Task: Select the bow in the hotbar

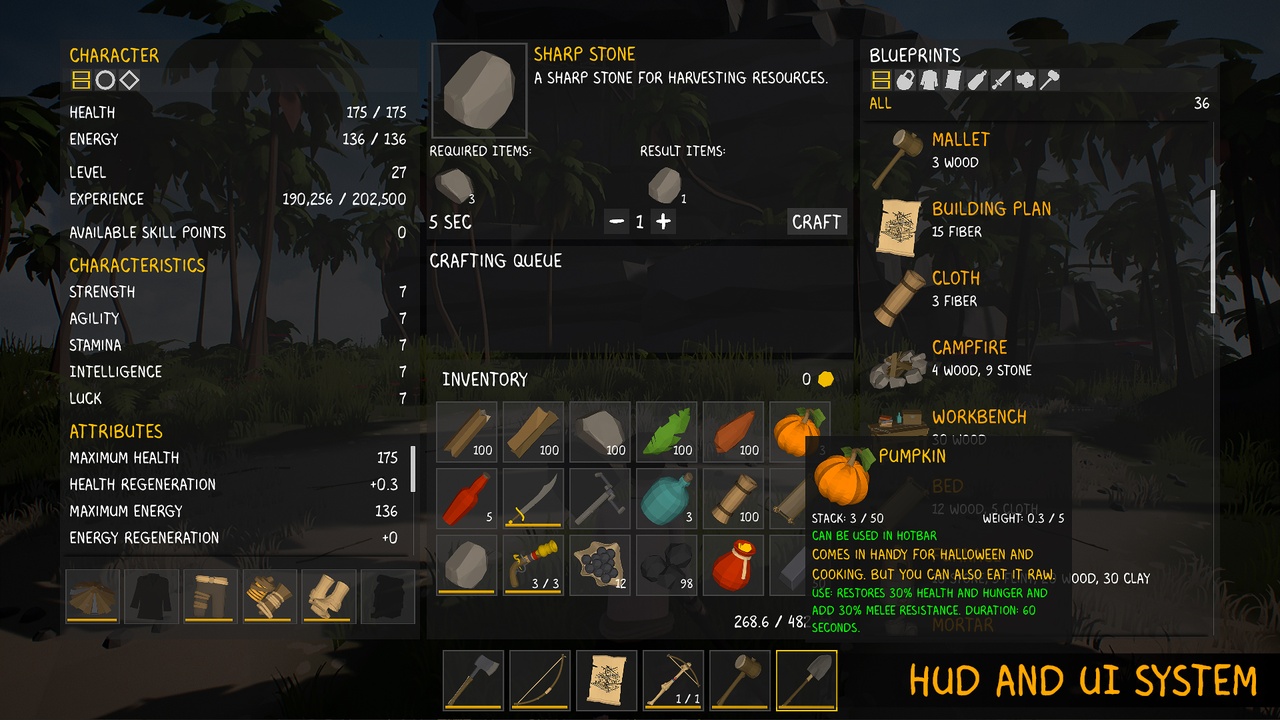Action: point(540,680)
